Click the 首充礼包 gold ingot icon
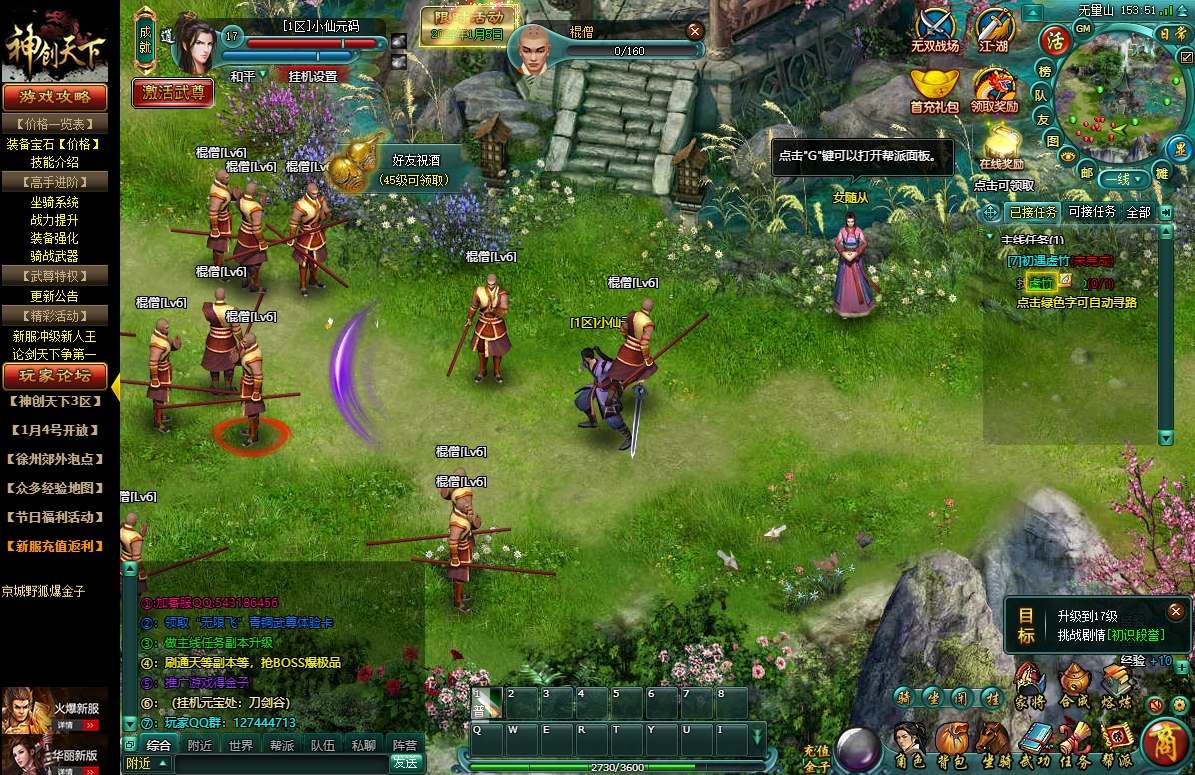Image resolution: width=1195 pixels, height=775 pixels. (934, 88)
